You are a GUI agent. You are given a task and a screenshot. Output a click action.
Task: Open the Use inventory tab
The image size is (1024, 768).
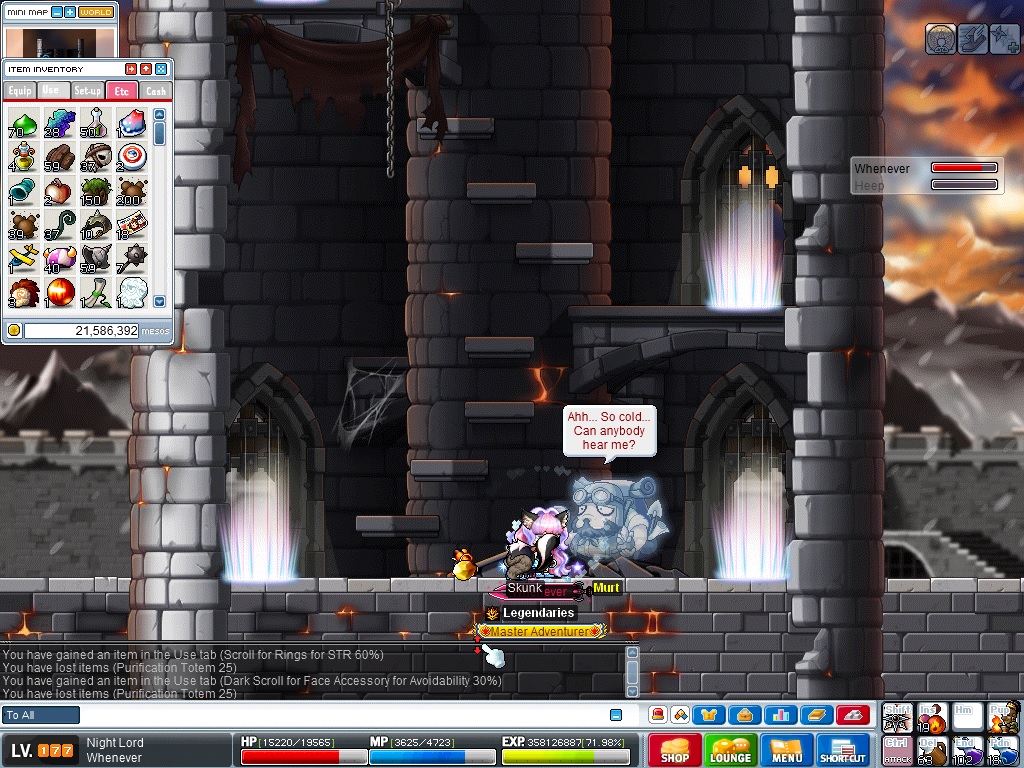[x=52, y=91]
